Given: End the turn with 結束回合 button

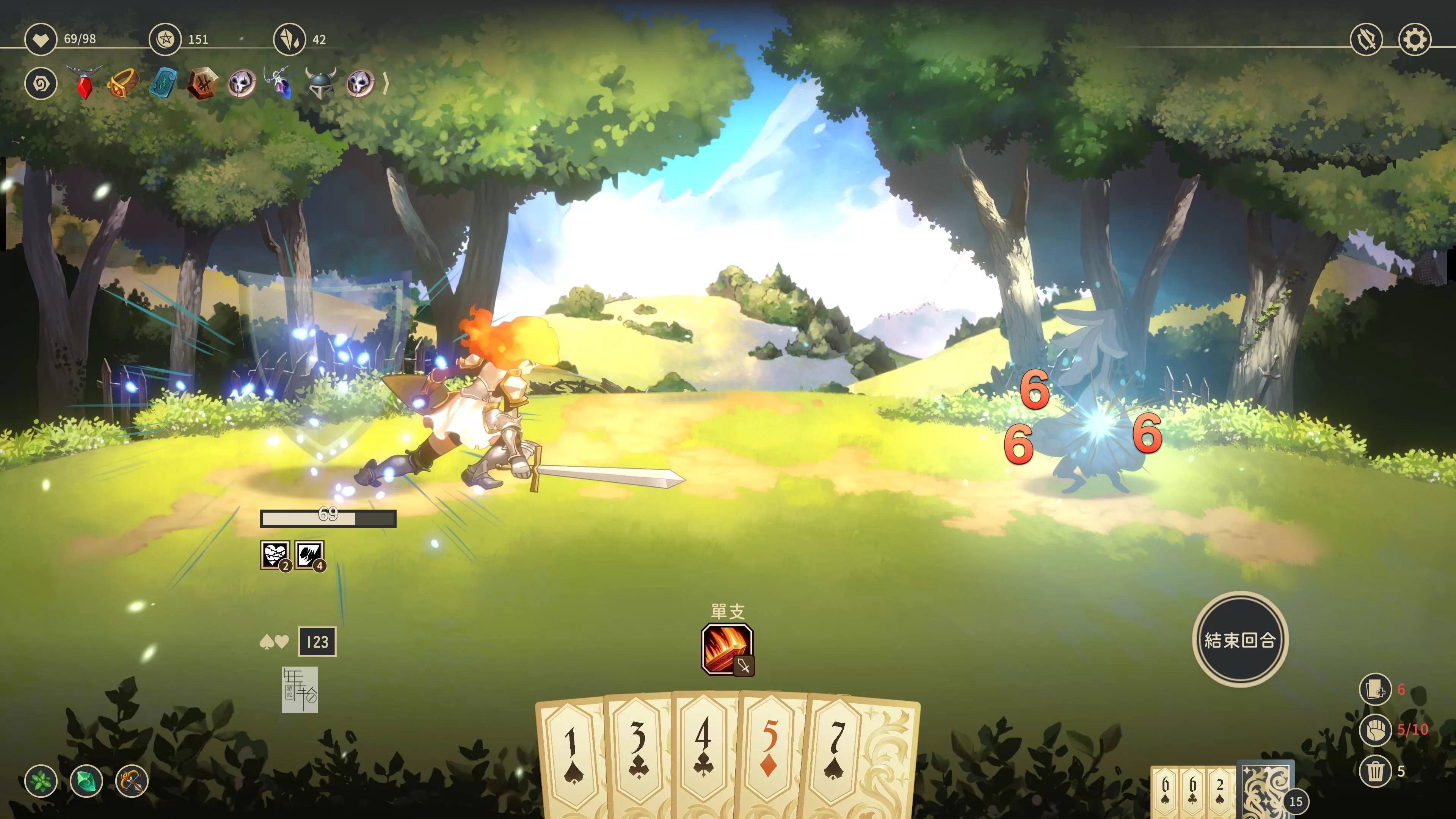Looking at the screenshot, I should pyautogui.click(x=1239, y=639).
